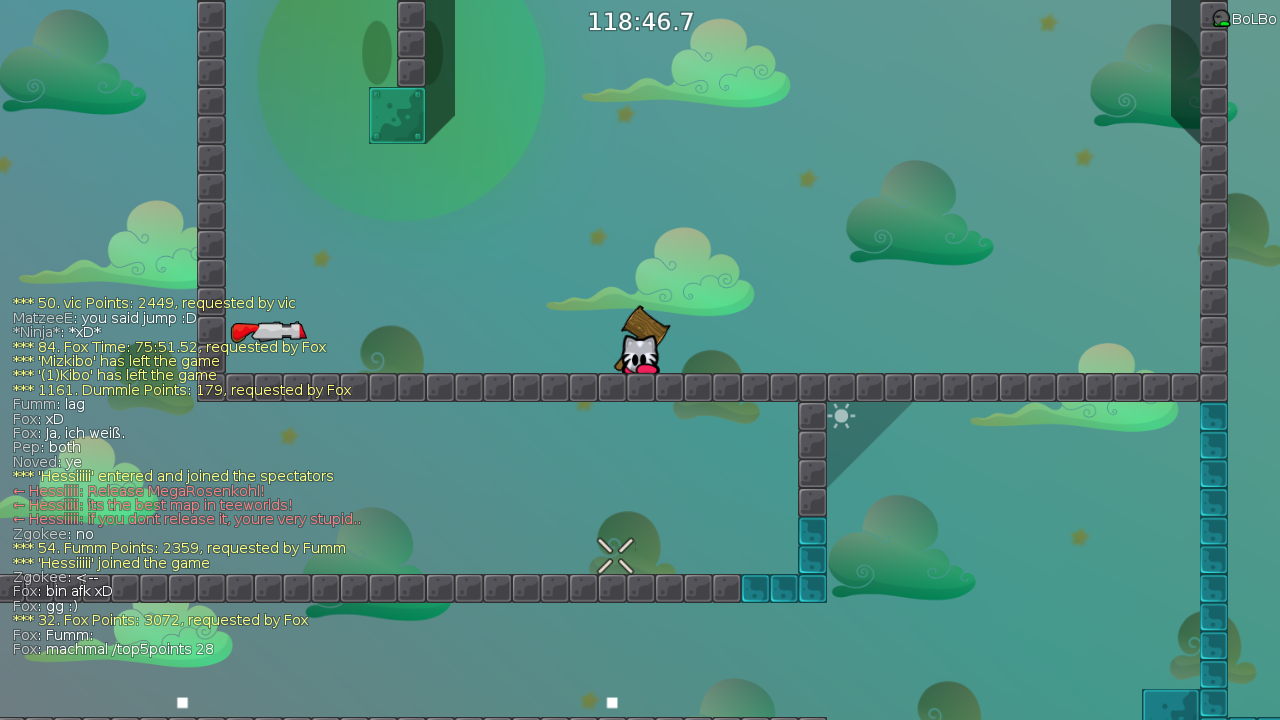This screenshot has width=1280, height=720.
Task: Select the green mossy block atop the pipe
Action: click(397, 113)
